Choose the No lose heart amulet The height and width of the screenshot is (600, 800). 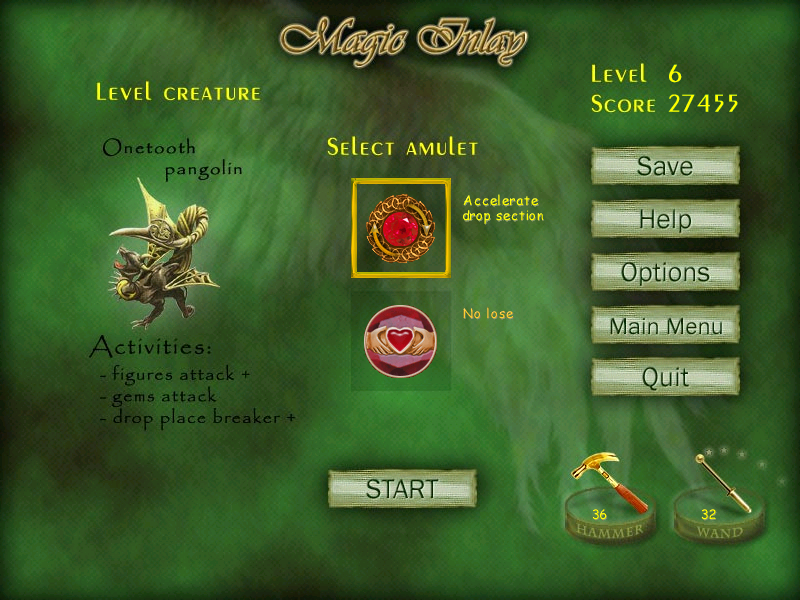click(400, 341)
